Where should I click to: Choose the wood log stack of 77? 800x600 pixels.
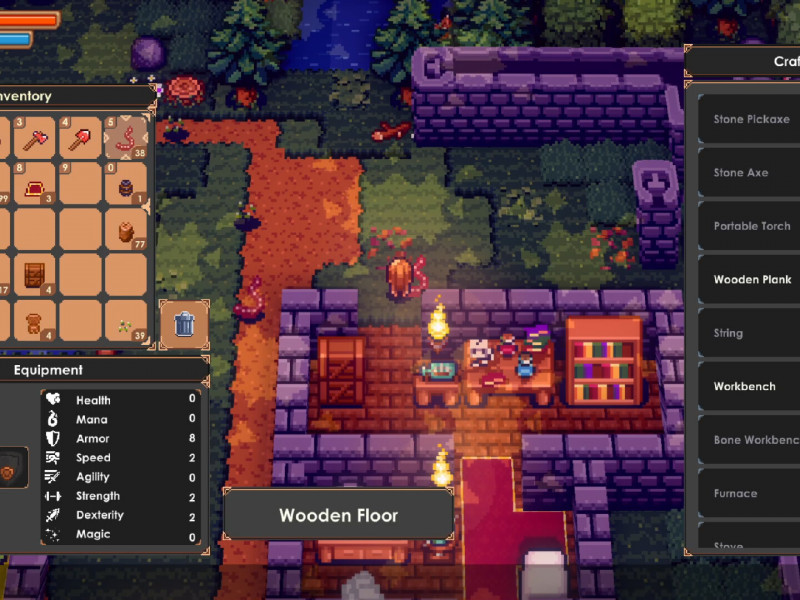click(x=126, y=230)
